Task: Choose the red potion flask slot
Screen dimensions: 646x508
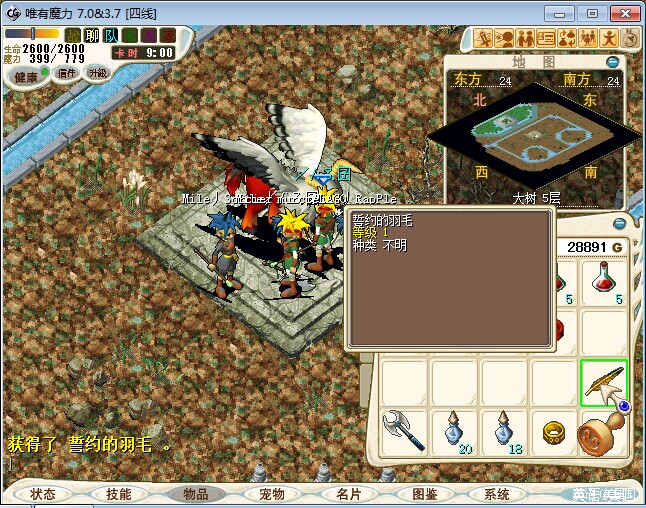Action: pyautogui.click(x=604, y=282)
